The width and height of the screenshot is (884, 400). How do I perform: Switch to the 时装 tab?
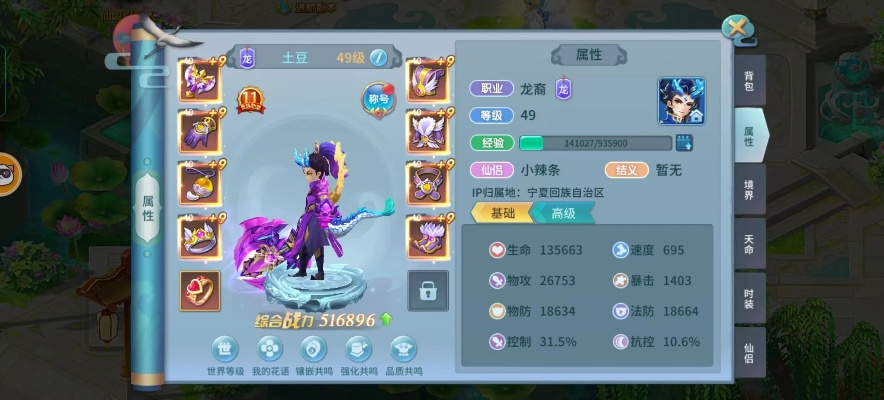[x=748, y=297]
